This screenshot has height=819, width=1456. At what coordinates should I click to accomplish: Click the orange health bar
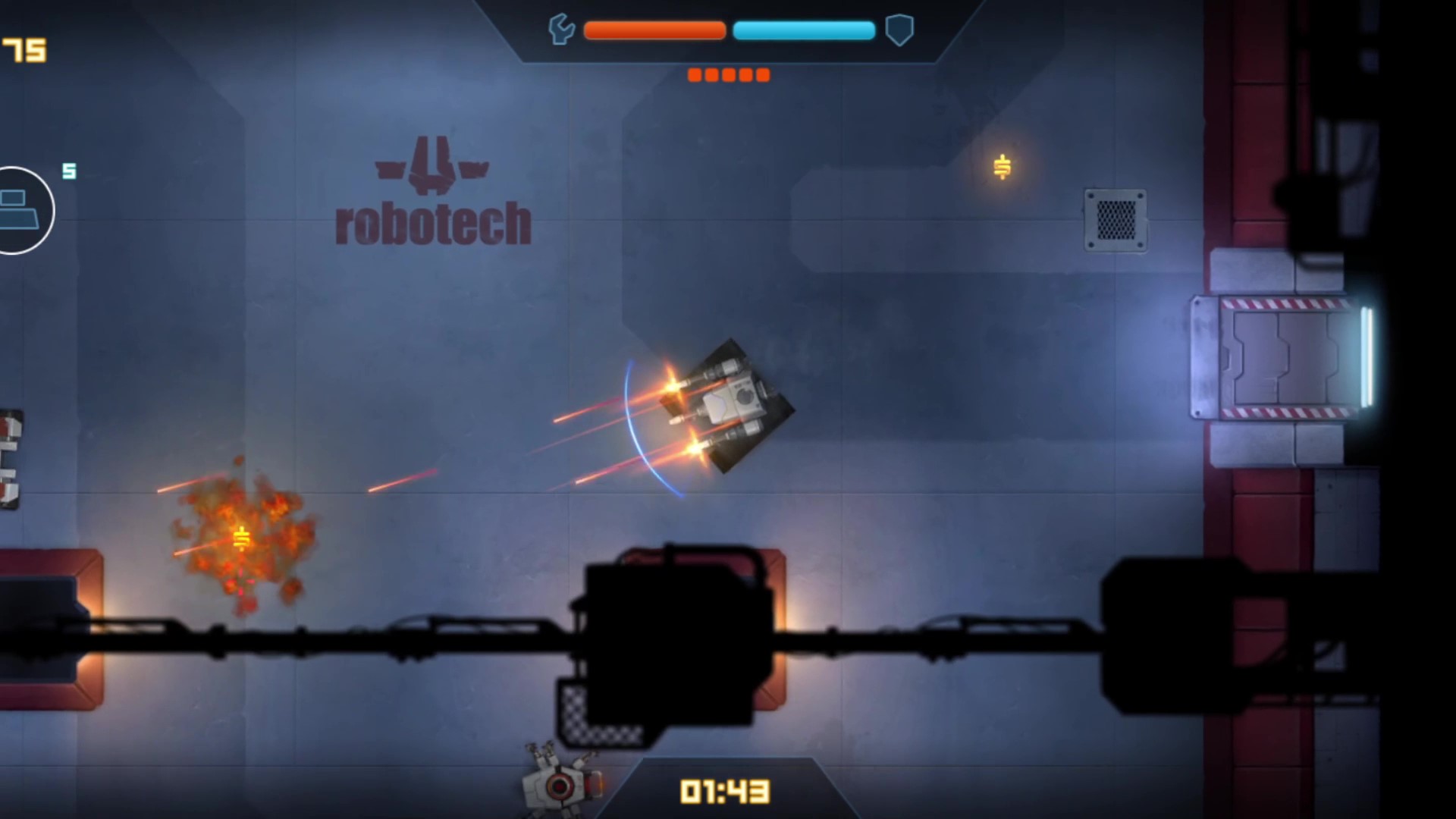[654, 30]
